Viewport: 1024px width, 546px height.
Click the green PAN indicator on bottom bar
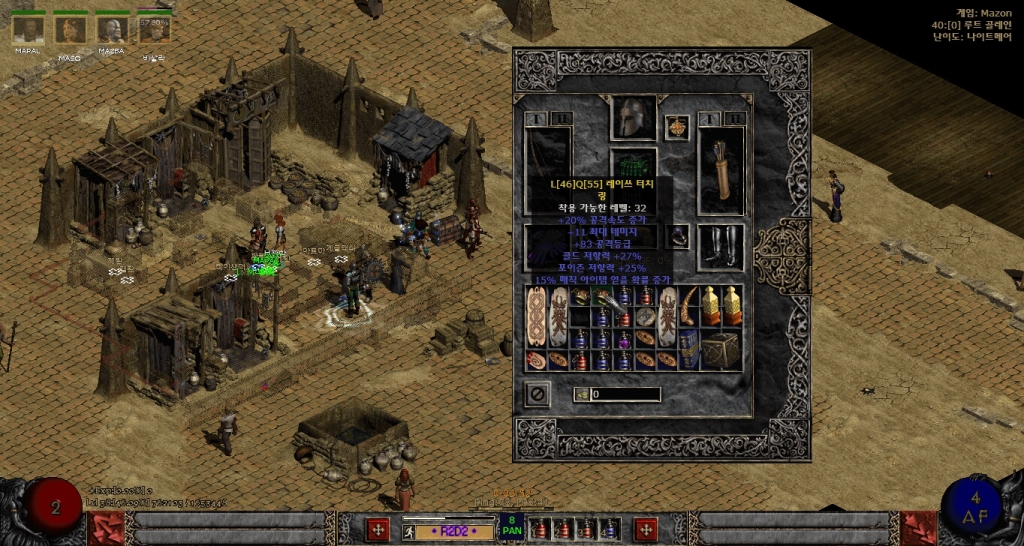pyautogui.click(x=512, y=527)
